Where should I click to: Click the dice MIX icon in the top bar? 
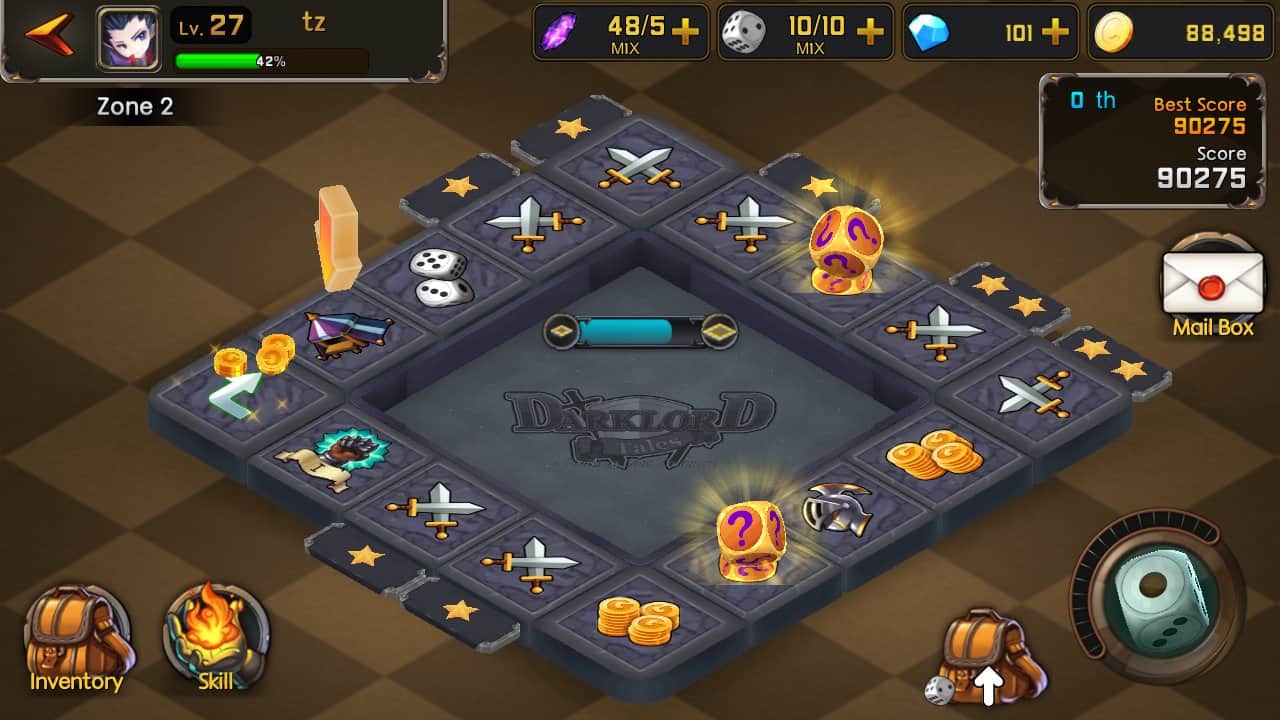tap(745, 31)
